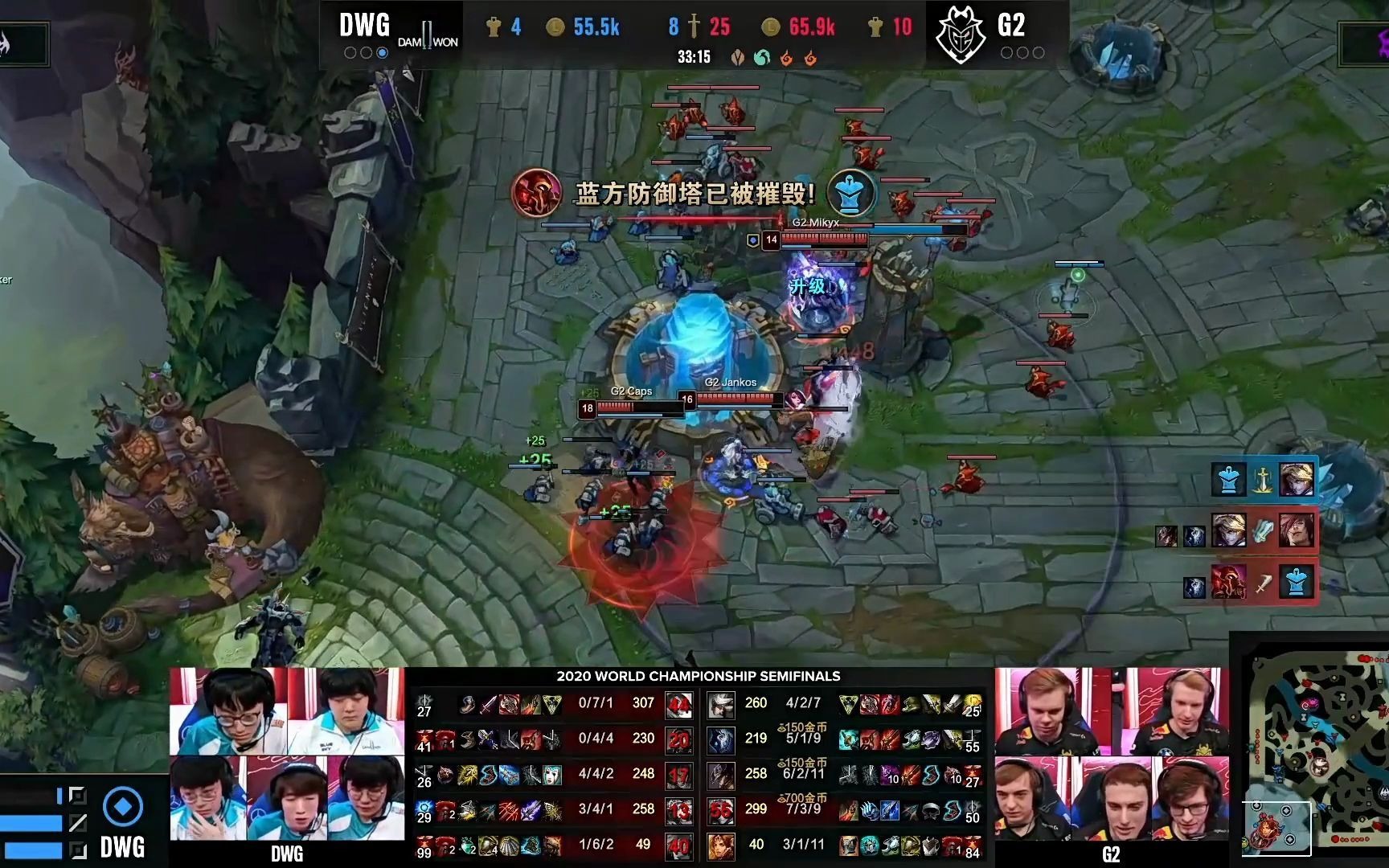Click the white-haired champion portrait heading G2's scoreboard
The image size is (1389, 868).
720,705
